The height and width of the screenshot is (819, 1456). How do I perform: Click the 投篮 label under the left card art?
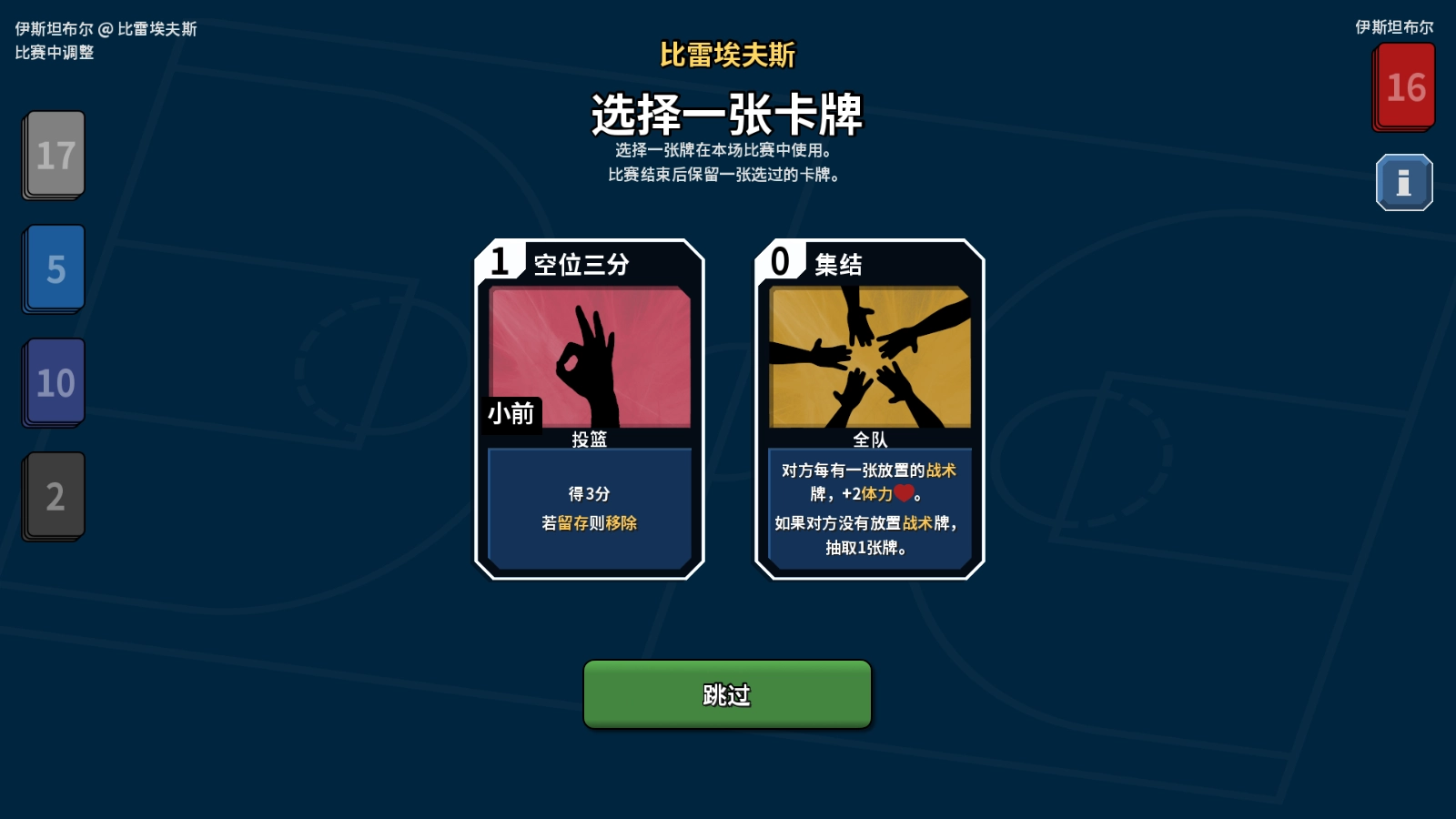point(589,438)
